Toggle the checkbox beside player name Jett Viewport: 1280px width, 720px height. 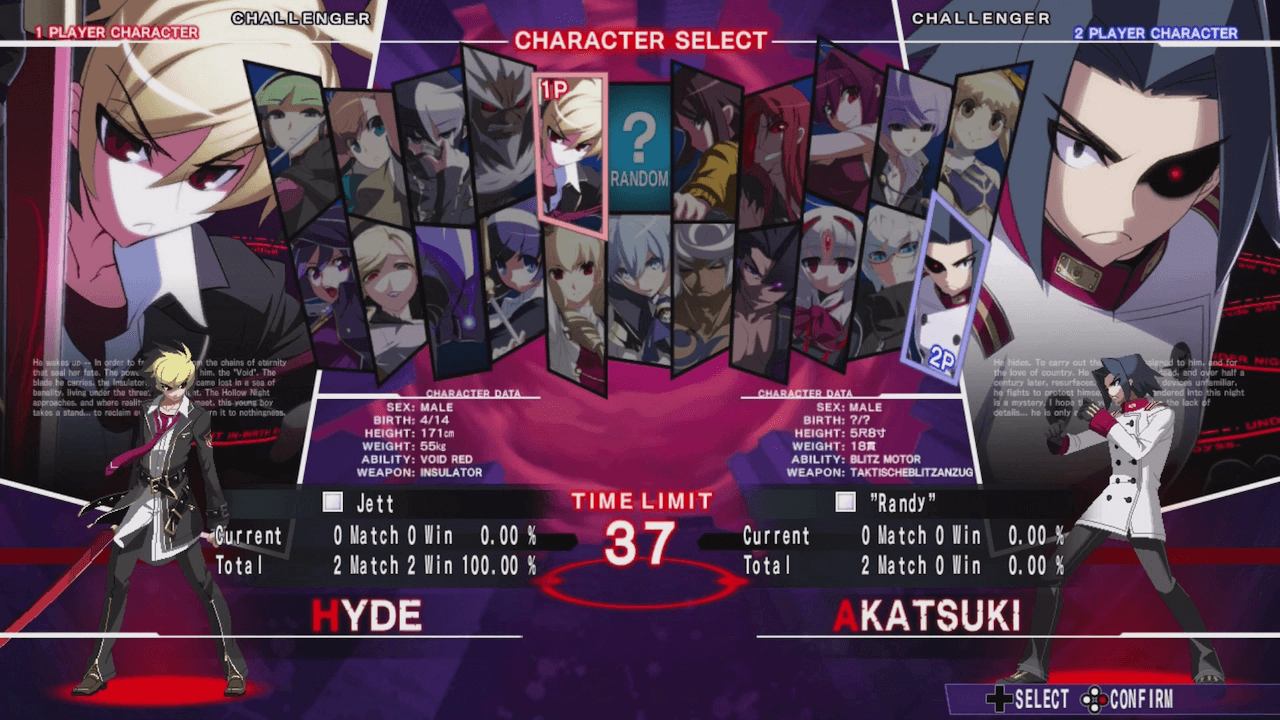click(332, 503)
